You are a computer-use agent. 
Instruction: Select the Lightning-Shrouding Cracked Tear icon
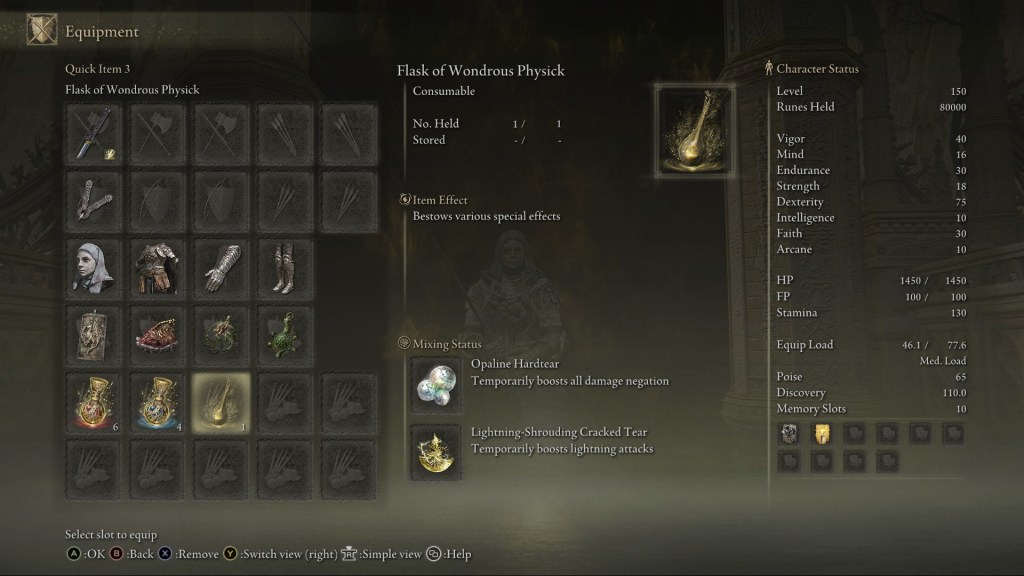pyautogui.click(x=438, y=449)
